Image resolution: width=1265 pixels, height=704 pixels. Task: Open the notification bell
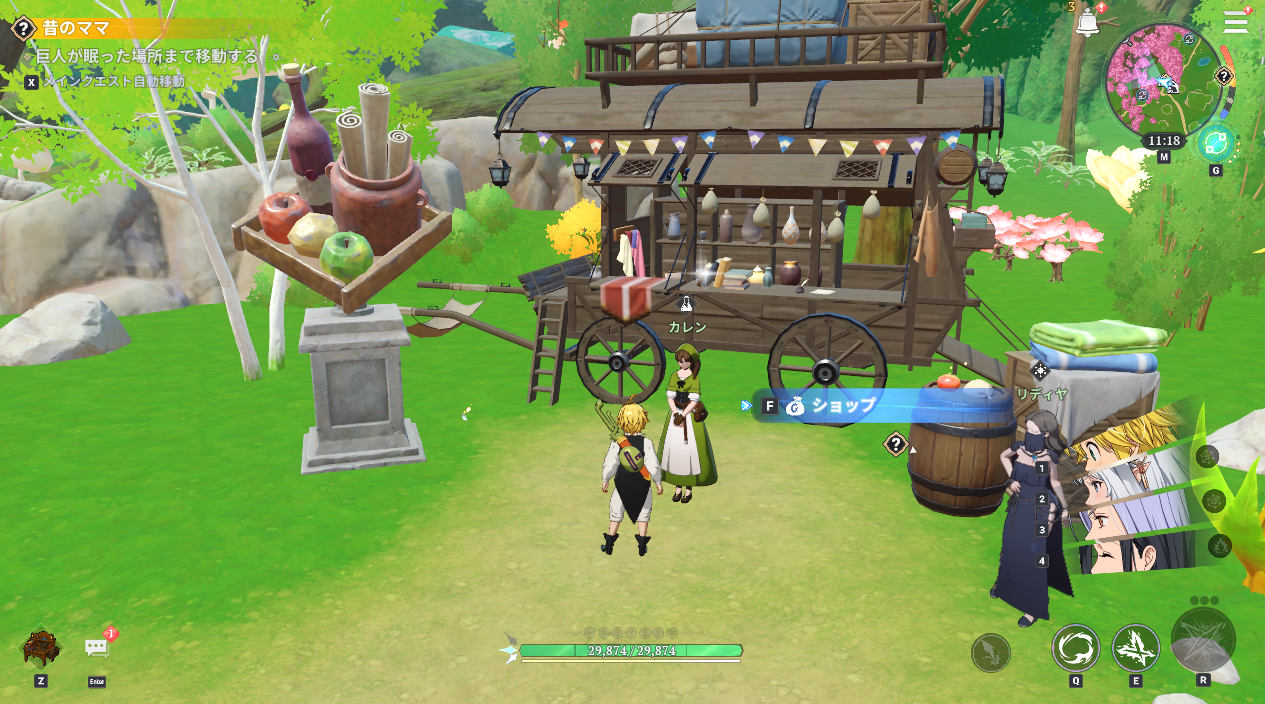pyautogui.click(x=1086, y=23)
